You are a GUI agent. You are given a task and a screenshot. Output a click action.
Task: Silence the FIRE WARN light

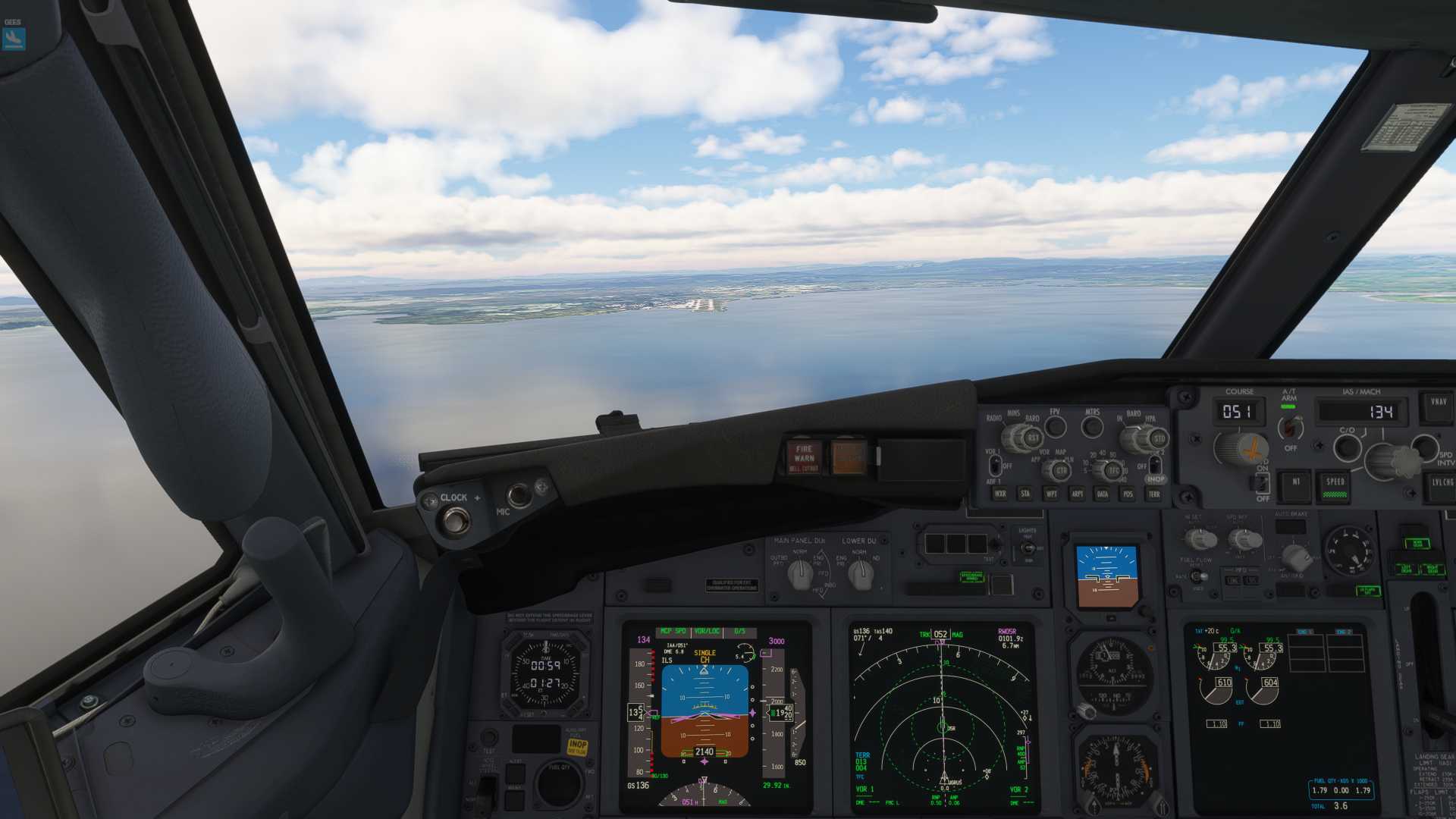[804, 457]
